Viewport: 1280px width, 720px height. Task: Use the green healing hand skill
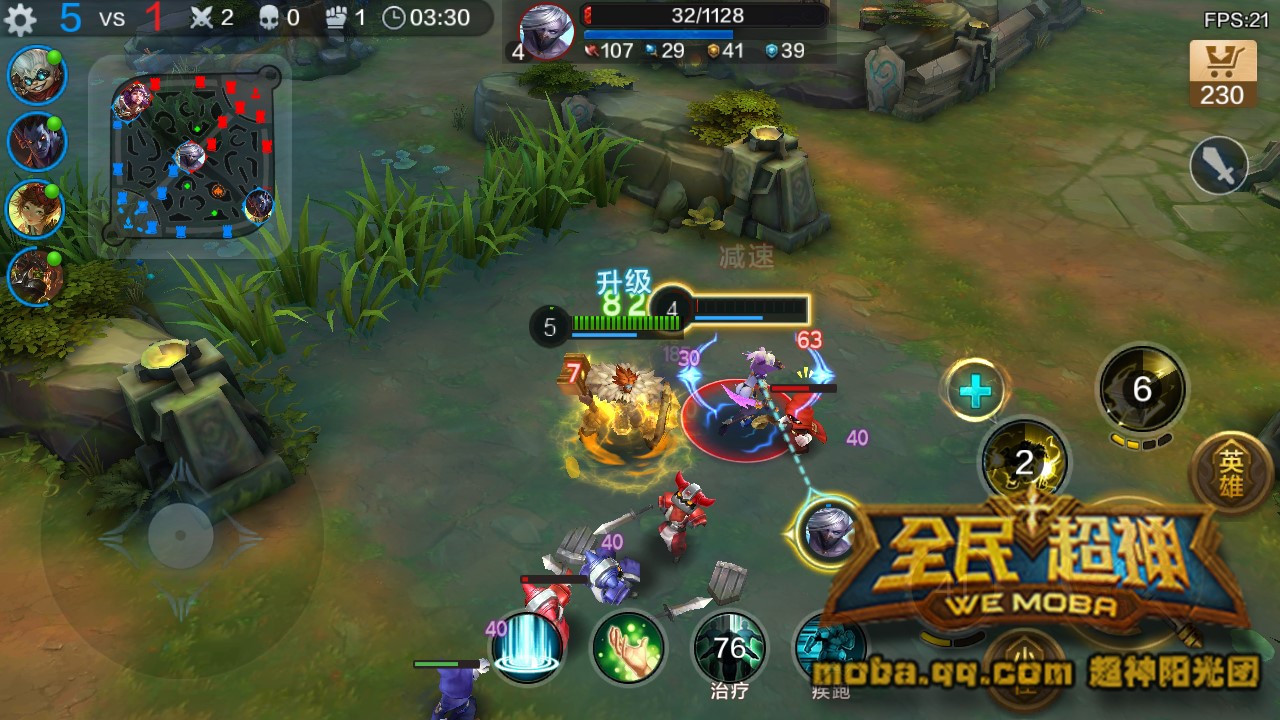tap(630, 647)
